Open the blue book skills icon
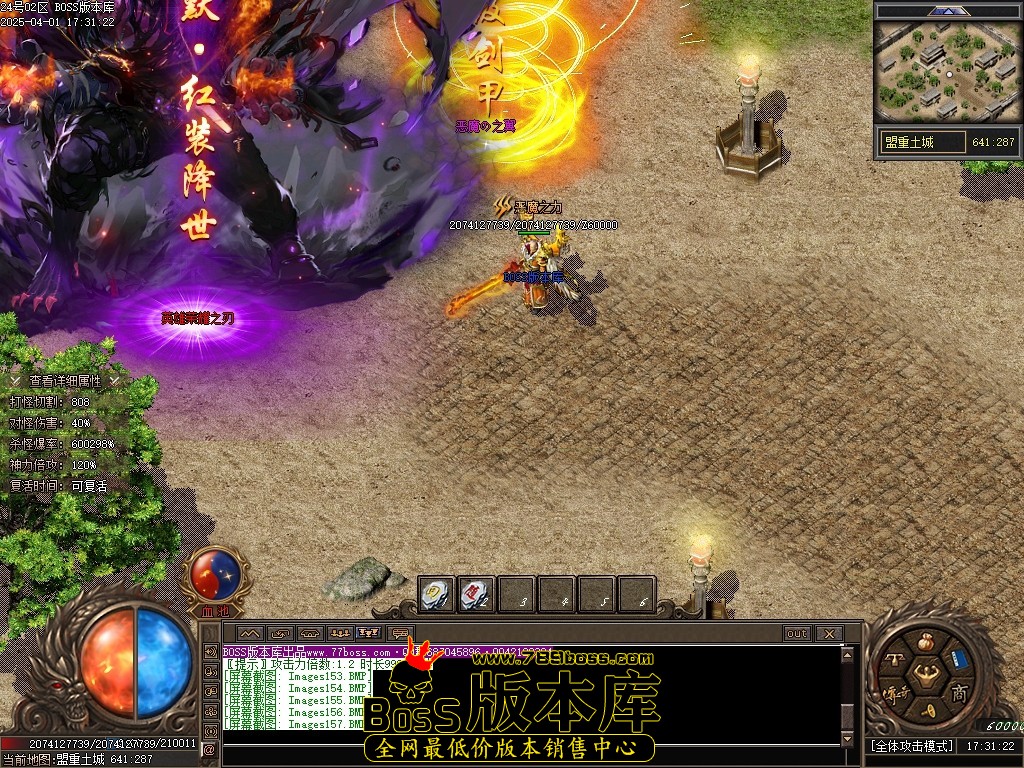The height and width of the screenshot is (768, 1024). click(x=958, y=659)
